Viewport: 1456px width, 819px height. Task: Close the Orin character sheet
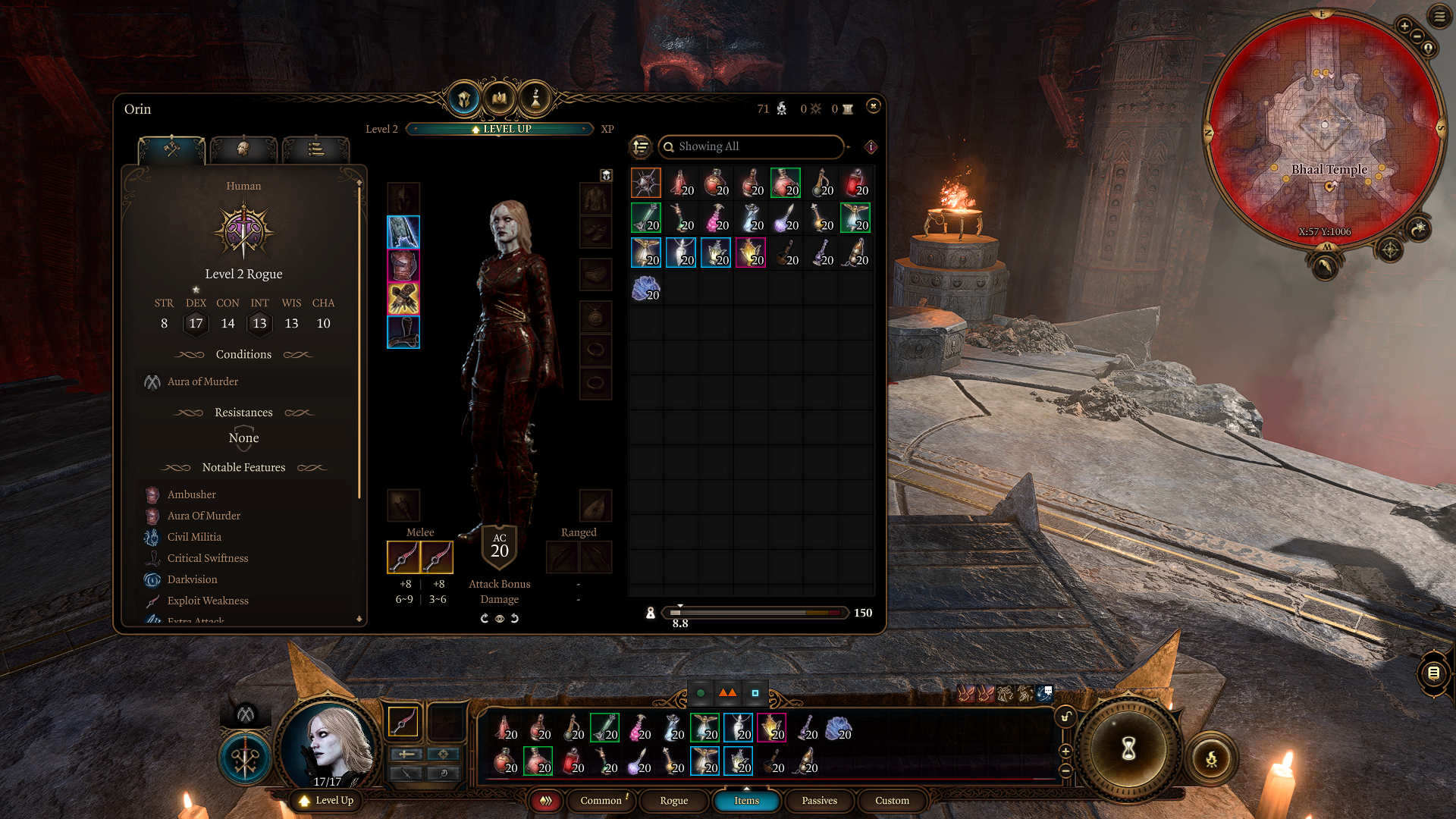click(873, 106)
